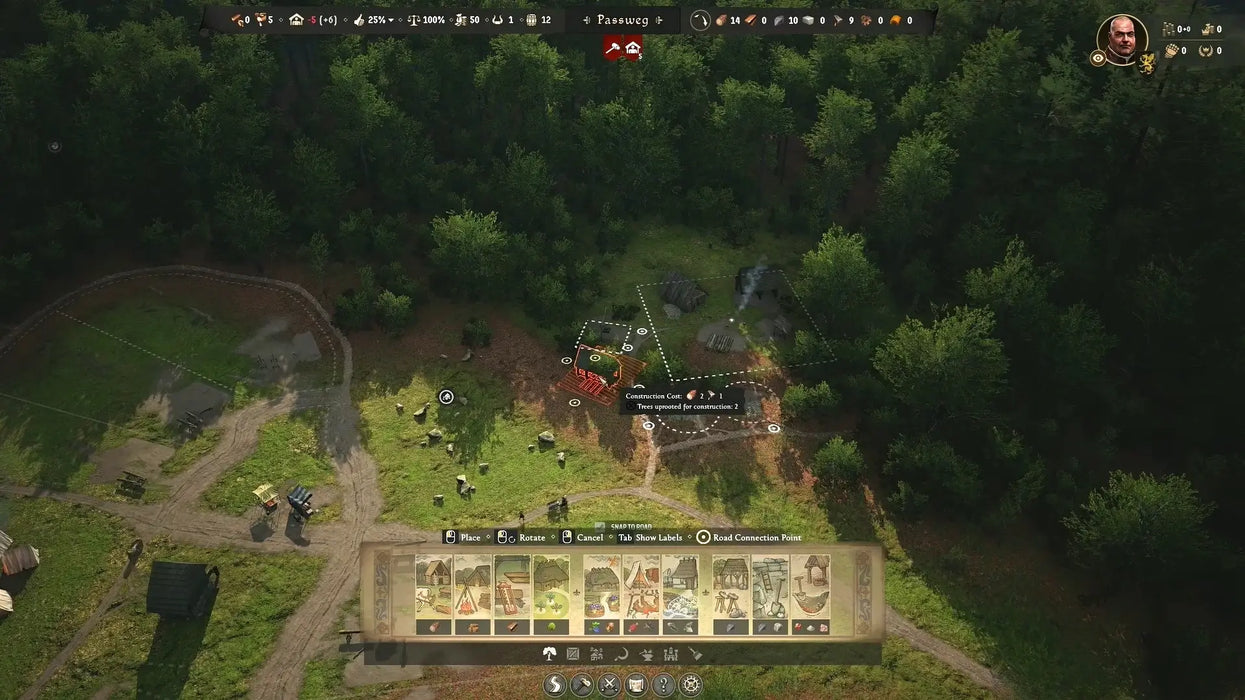
Task: Click the lord portrait
Action: [x=1121, y=40]
